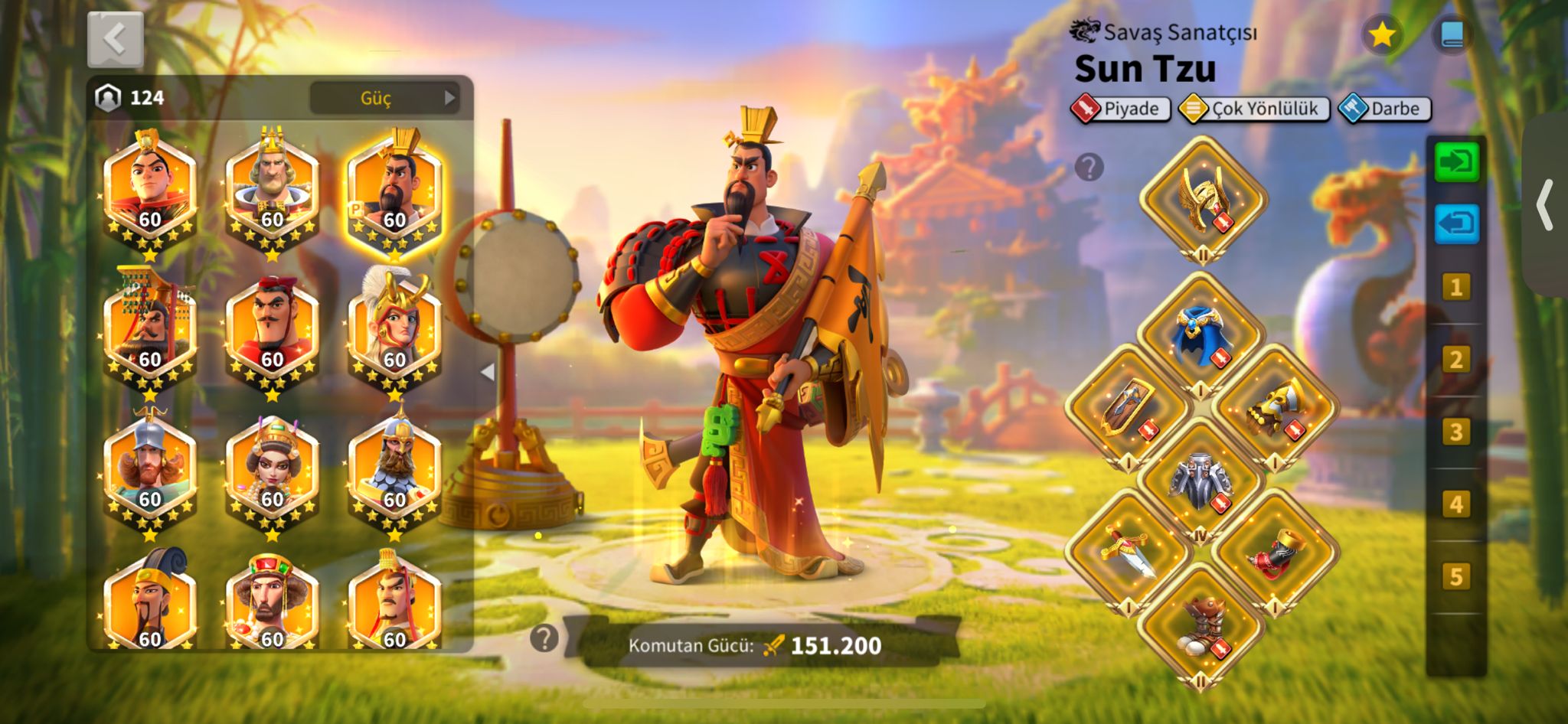Switch to equipment preset 1
1568x724 pixels.
[1455, 288]
